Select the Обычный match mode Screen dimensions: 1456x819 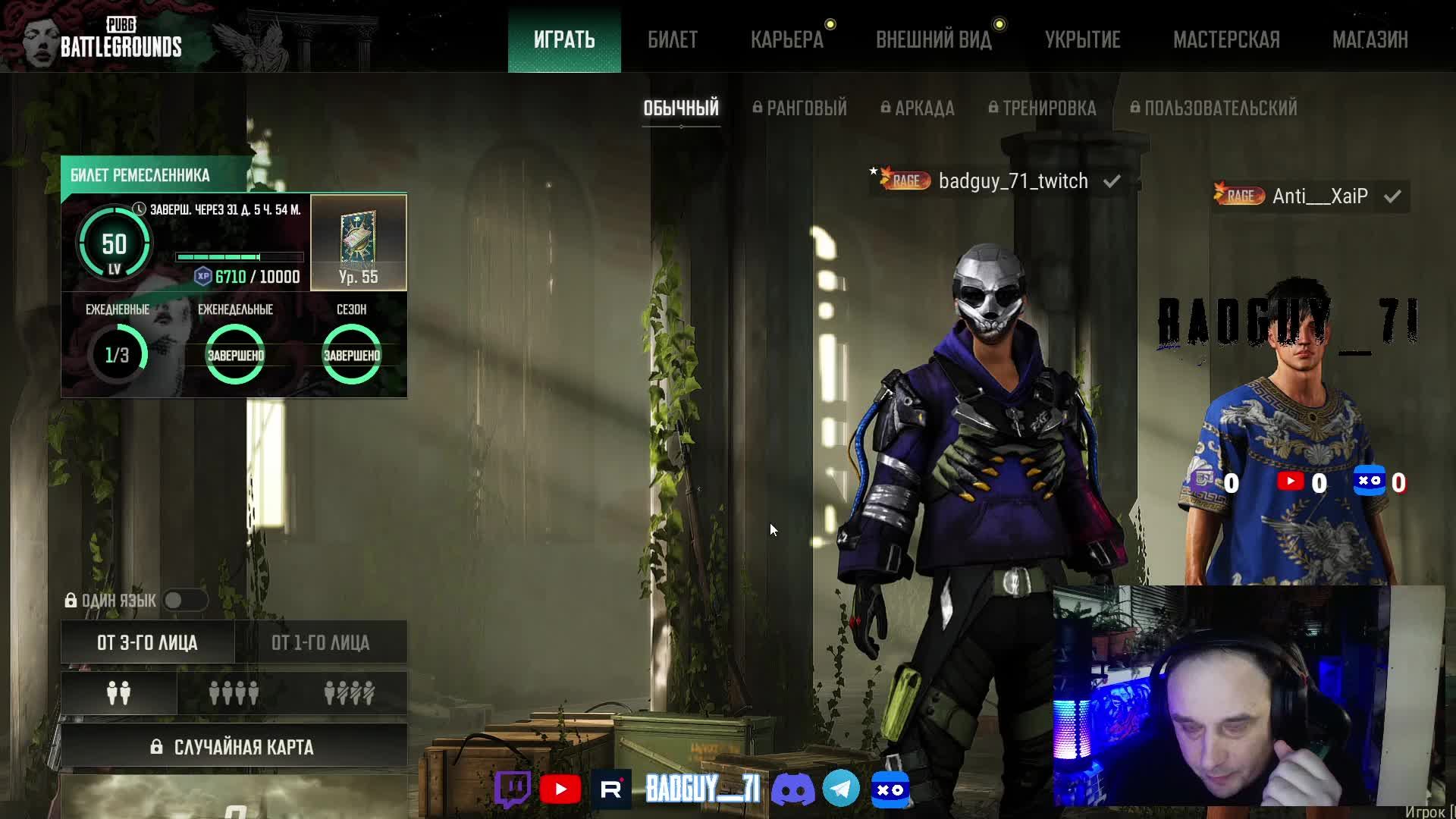(681, 108)
